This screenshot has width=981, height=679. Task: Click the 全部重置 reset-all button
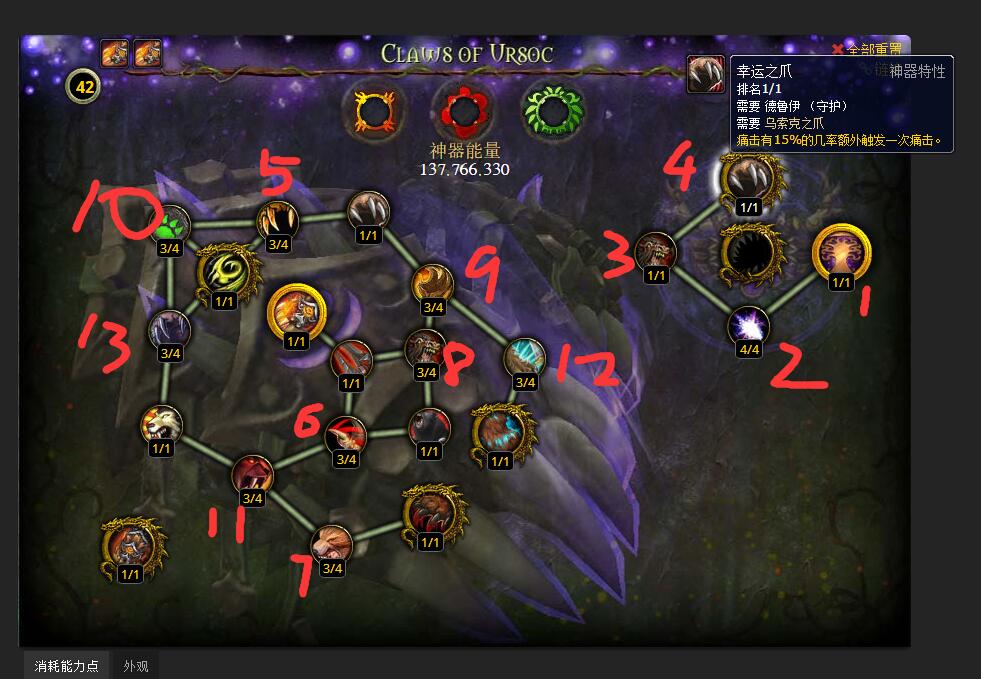(x=867, y=49)
